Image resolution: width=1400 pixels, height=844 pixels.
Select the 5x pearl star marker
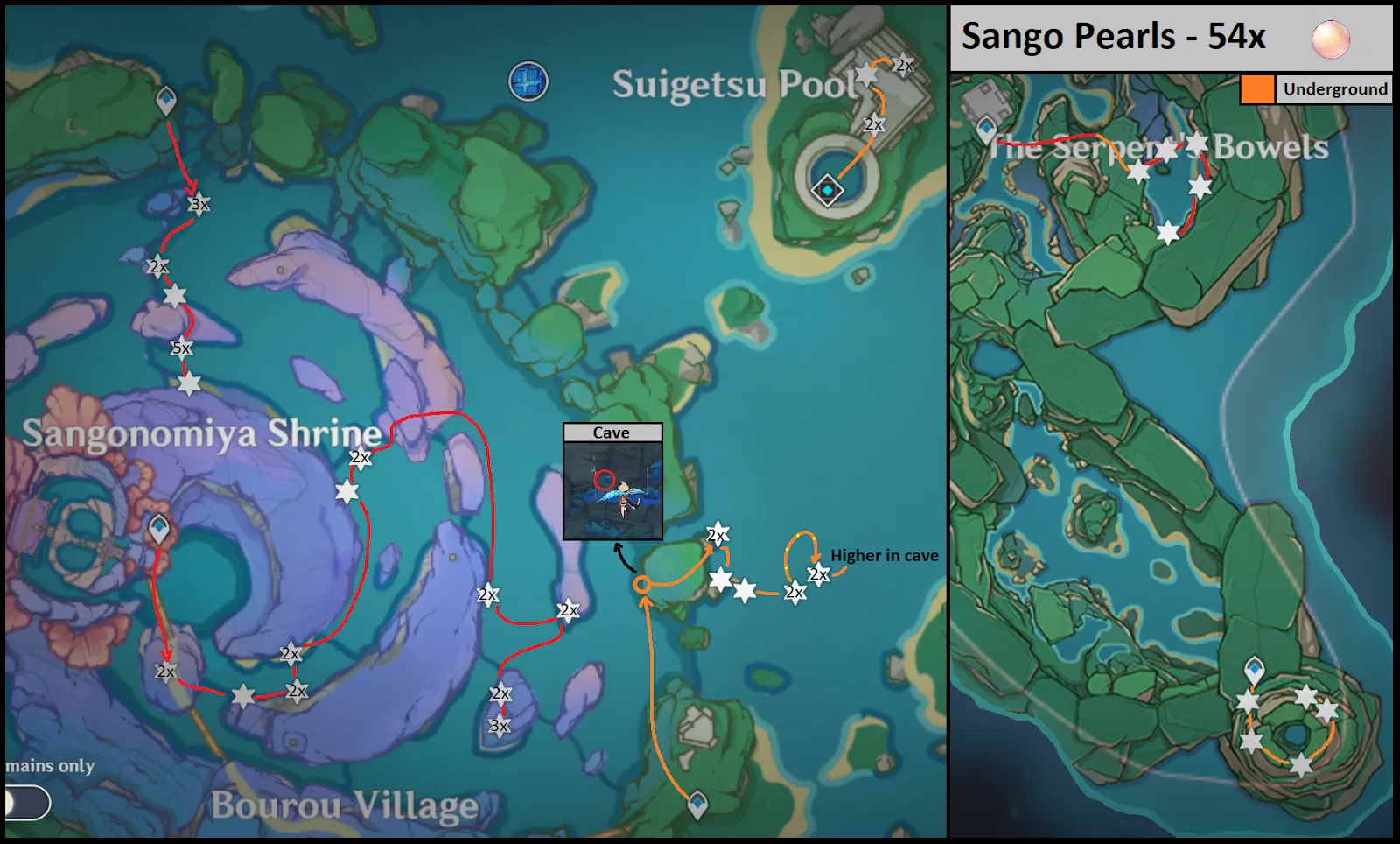pyautogui.click(x=182, y=348)
